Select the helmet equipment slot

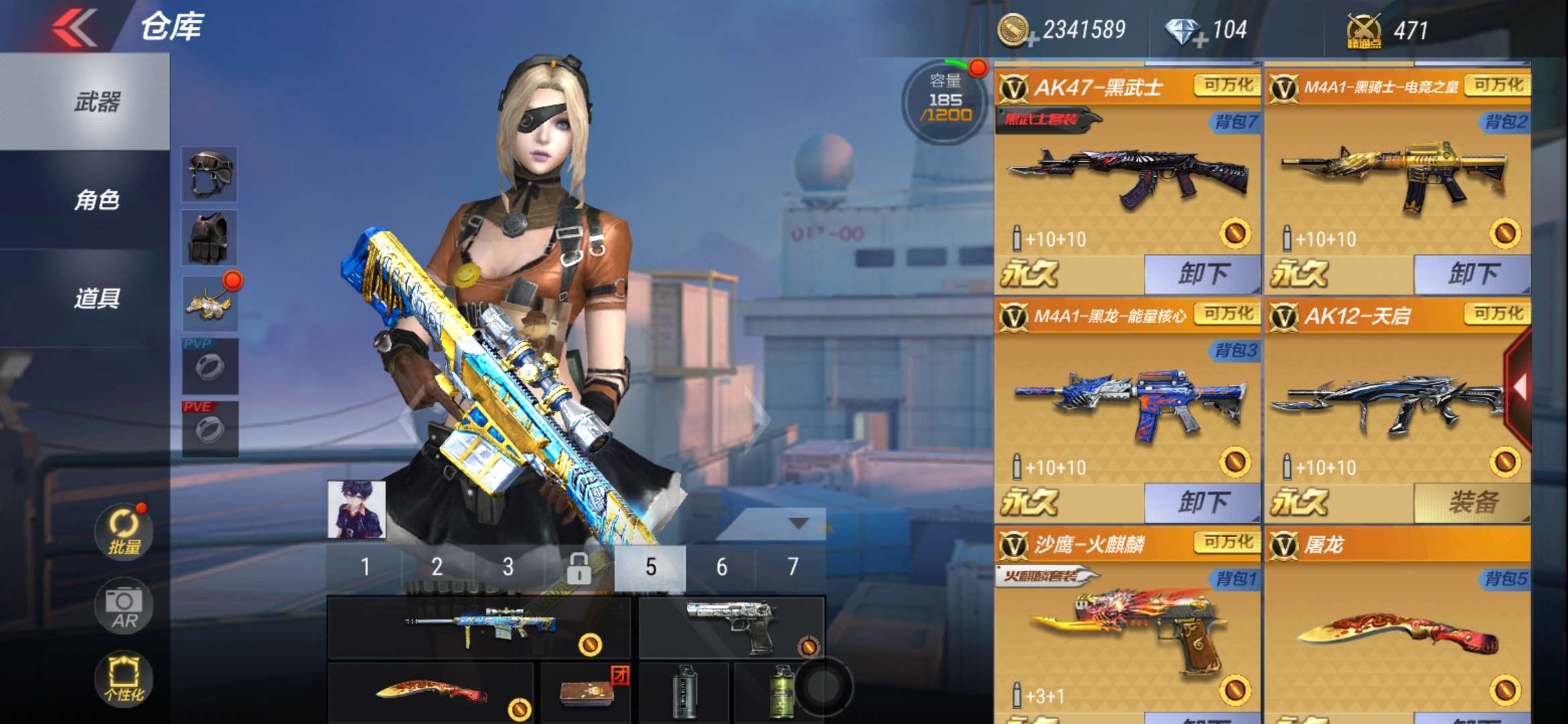point(210,174)
